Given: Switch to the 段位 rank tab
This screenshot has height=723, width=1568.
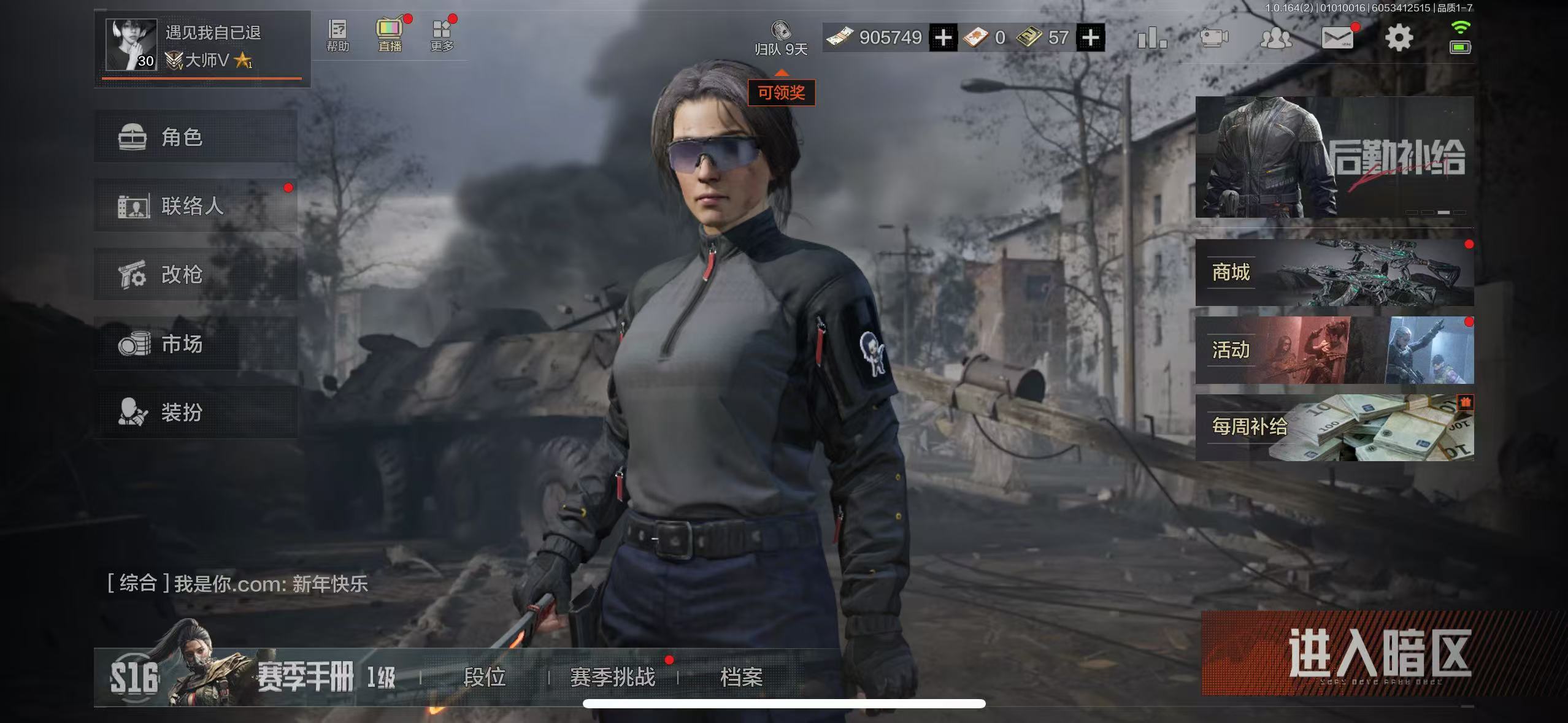Looking at the screenshot, I should [x=484, y=677].
